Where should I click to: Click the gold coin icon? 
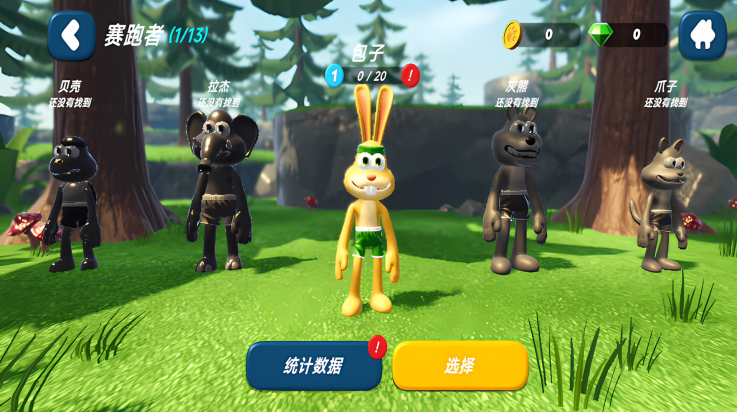[x=513, y=35]
